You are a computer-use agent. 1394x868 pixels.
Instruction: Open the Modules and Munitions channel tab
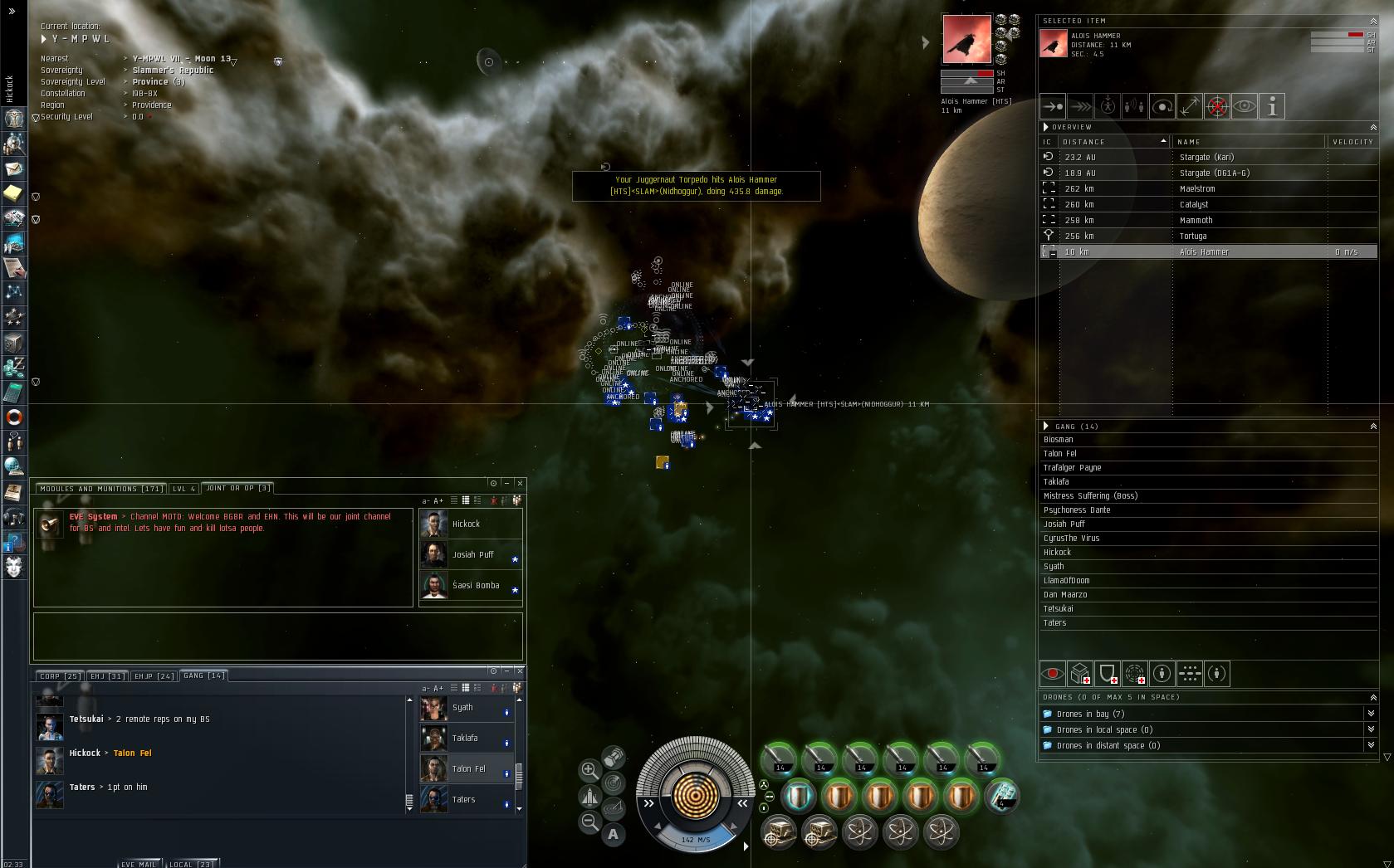(100, 489)
